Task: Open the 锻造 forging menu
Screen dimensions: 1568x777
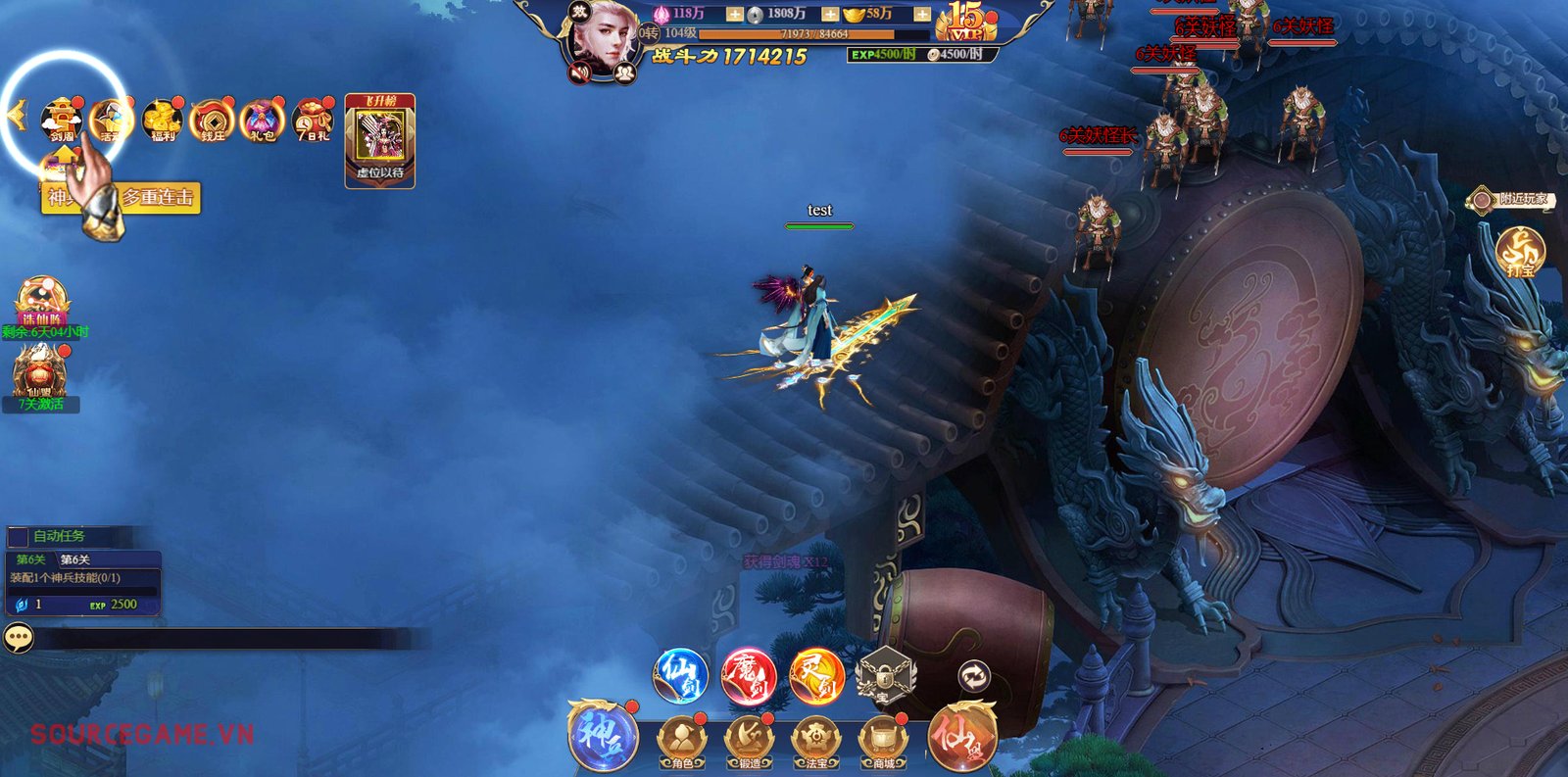Action: 749,742
